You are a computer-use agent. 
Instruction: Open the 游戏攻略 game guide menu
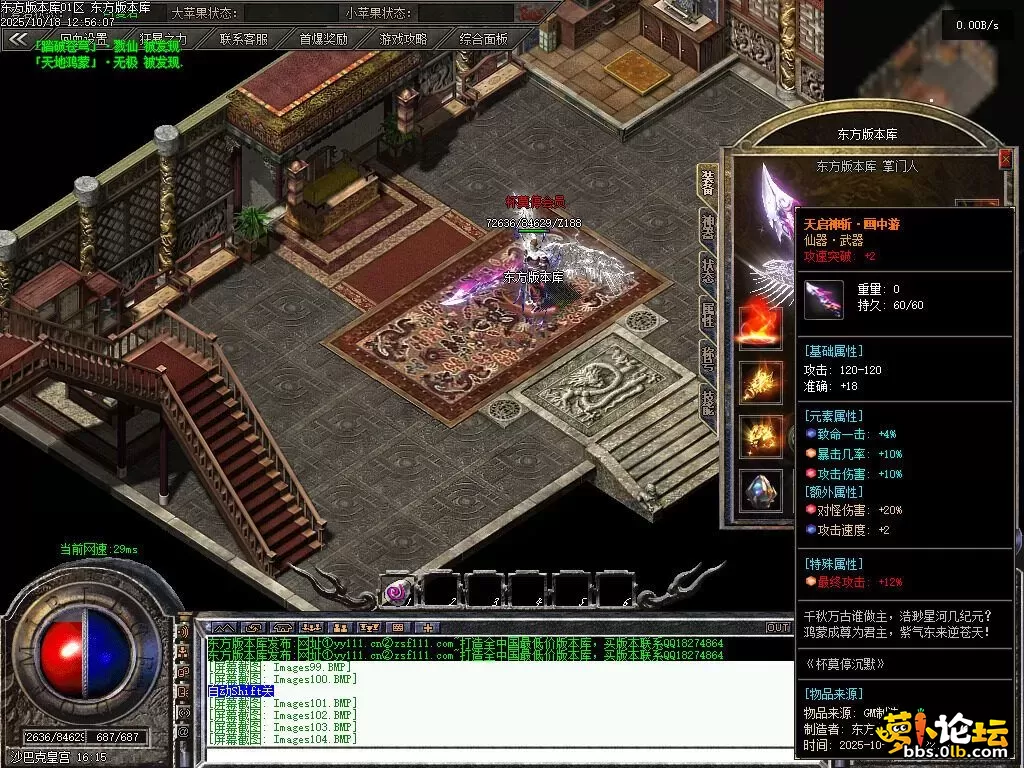(x=403, y=39)
